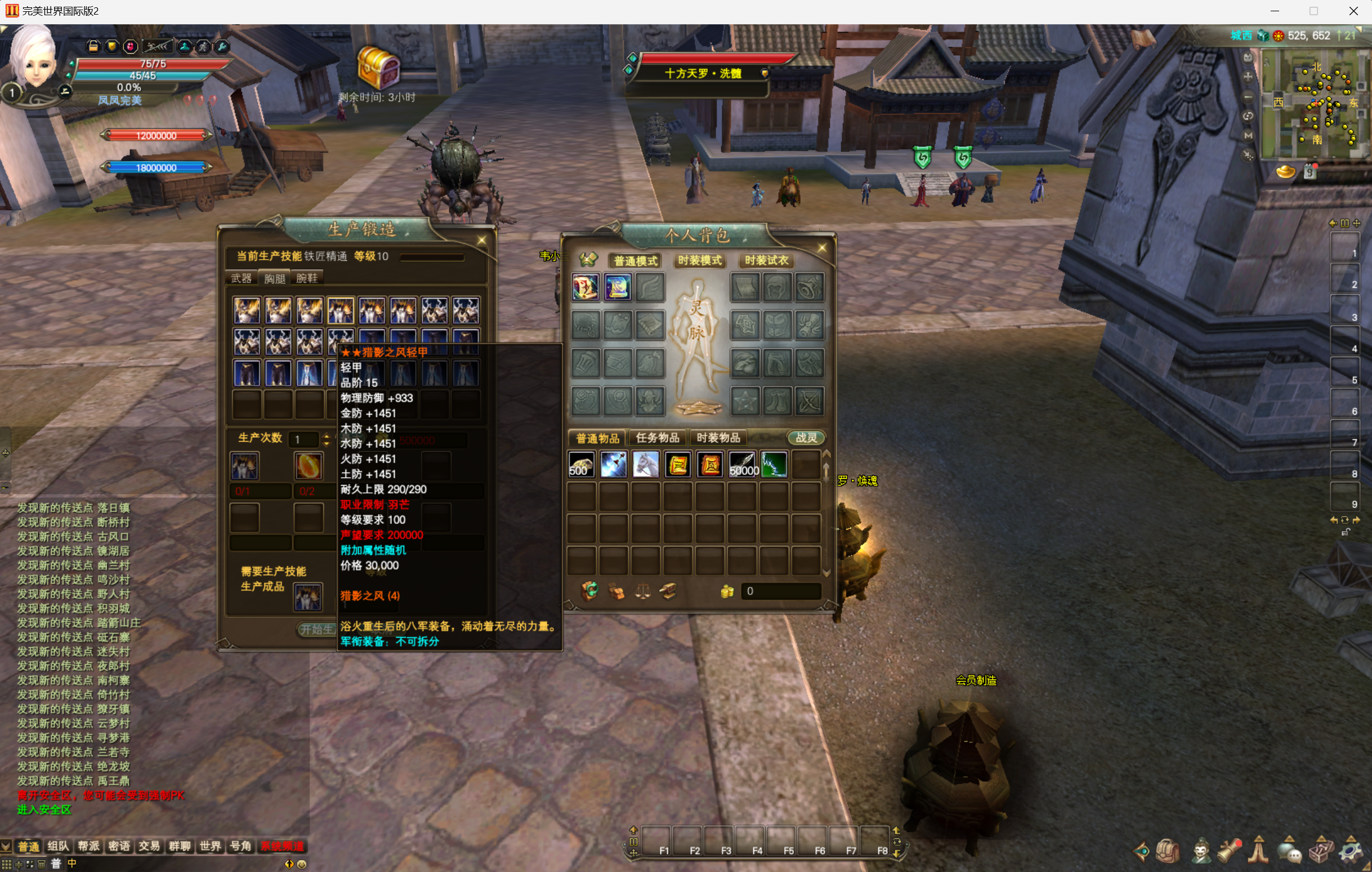Click the minimap
This screenshot has width=1372, height=872.
tap(1313, 103)
